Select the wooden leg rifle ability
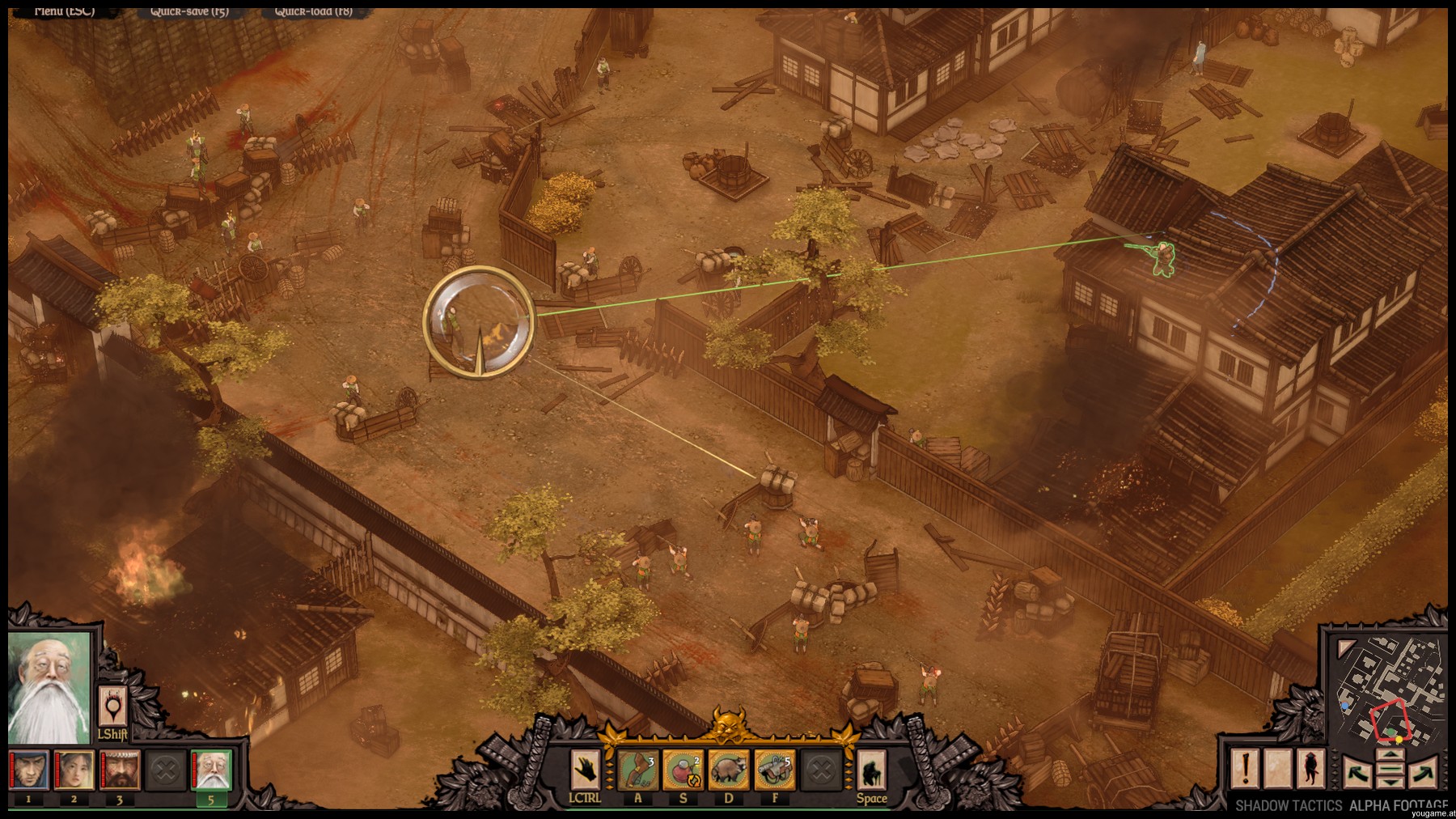Image resolution: width=1456 pixels, height=819 pixels. tap(637, 769)
